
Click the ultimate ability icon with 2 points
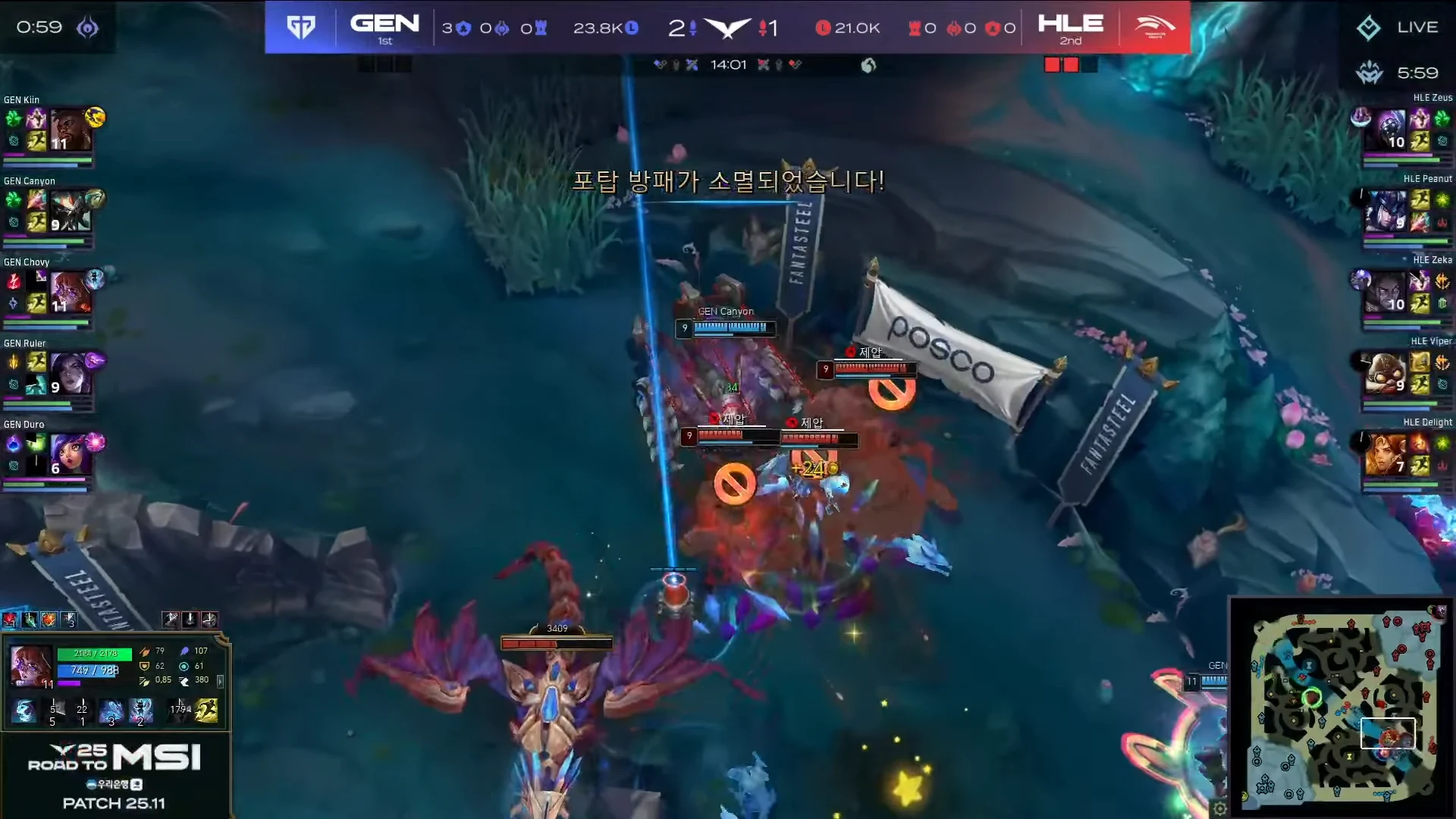pyautogui.click(x=140, y=711)
